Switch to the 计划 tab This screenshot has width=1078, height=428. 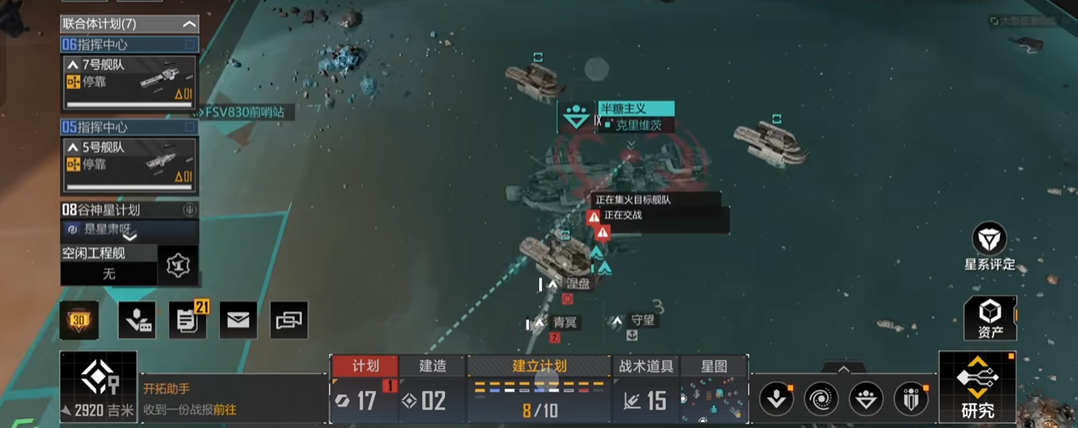364,367
